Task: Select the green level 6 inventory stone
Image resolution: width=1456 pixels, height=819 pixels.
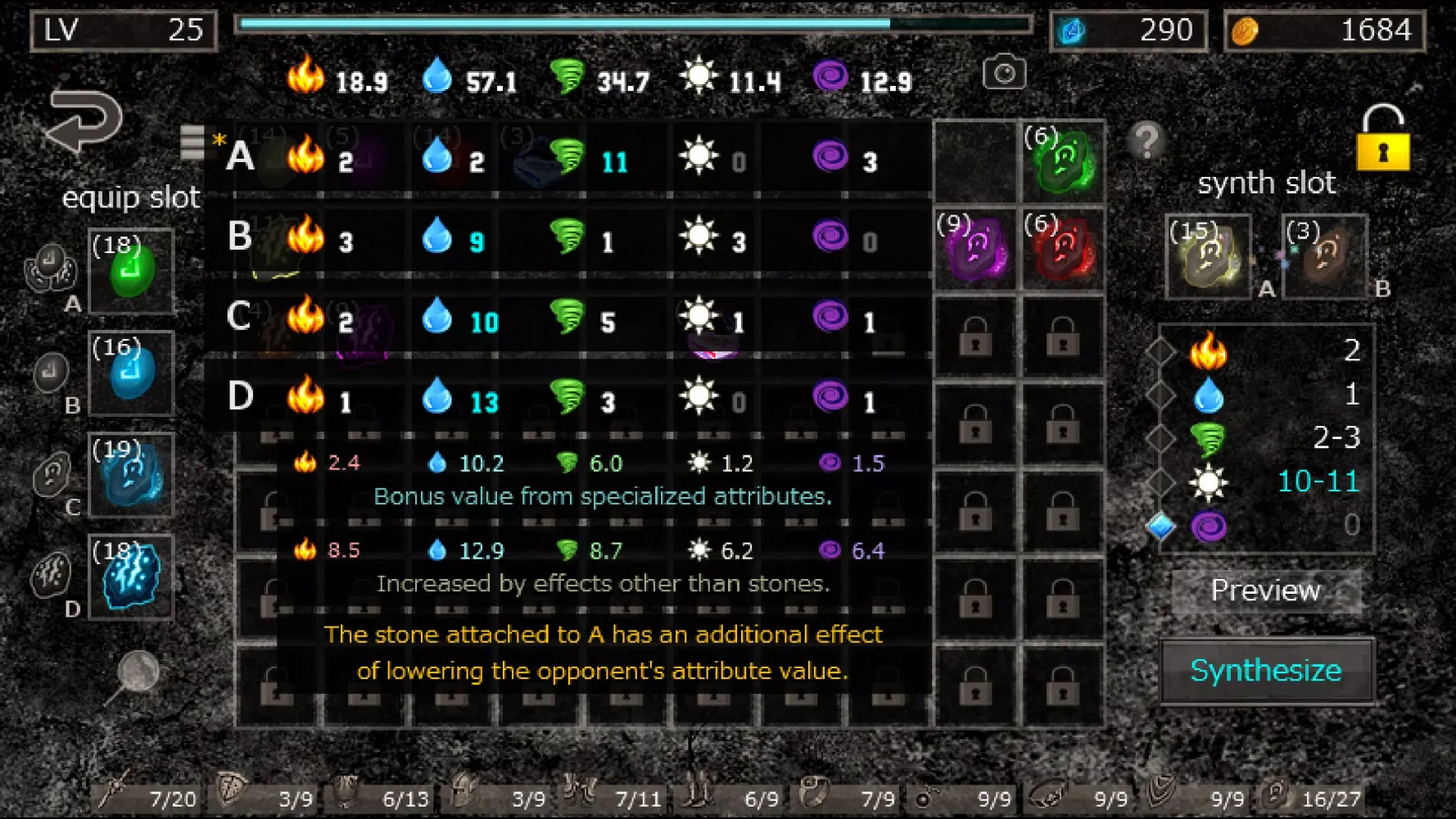Action: 1063,161
